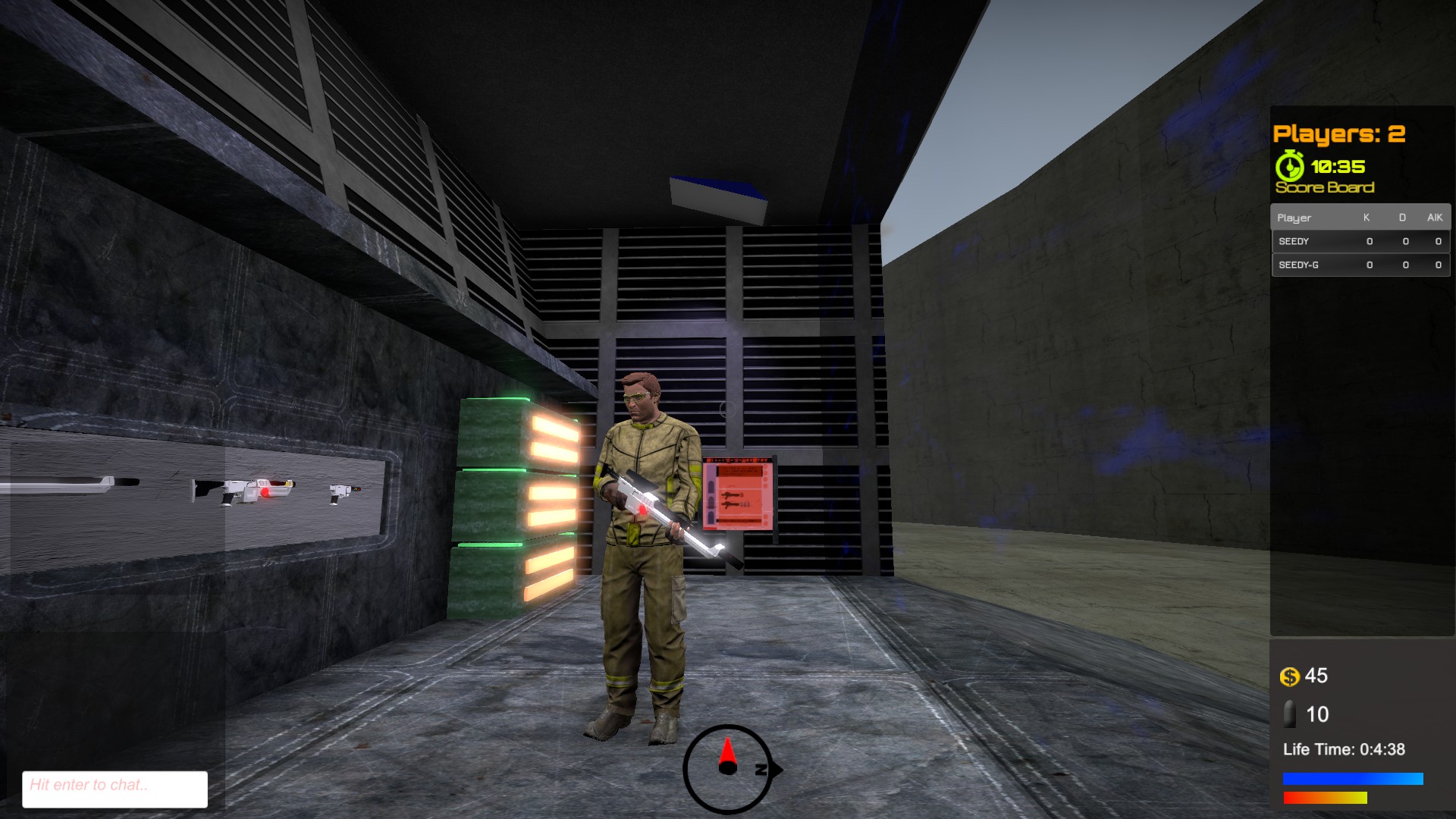Sort by the K kills column
Screen dimensions: 1456x819
coord(1367,218)
